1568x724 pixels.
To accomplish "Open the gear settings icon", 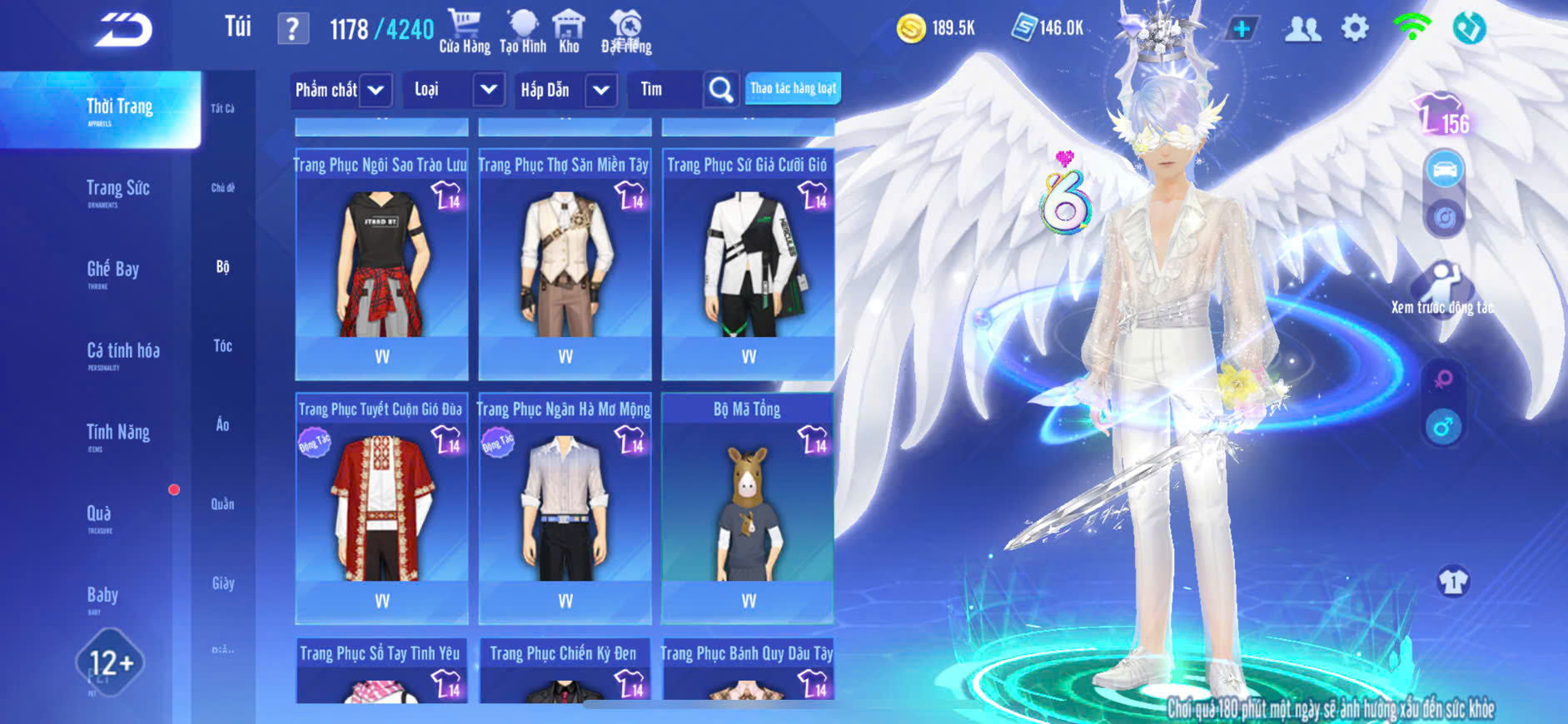I will click(1355, 29).
